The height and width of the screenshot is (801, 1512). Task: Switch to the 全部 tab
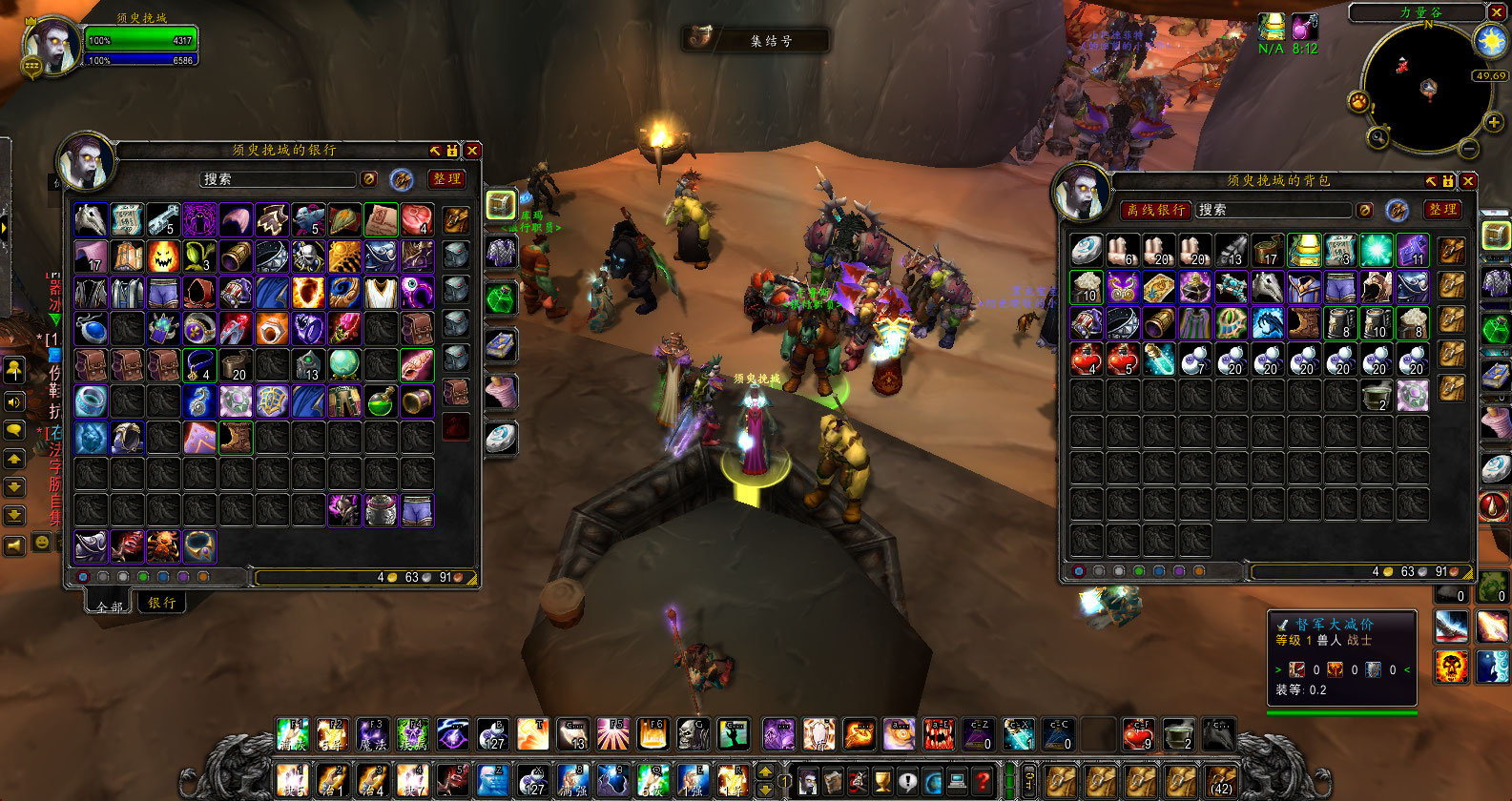coord(110,606)
